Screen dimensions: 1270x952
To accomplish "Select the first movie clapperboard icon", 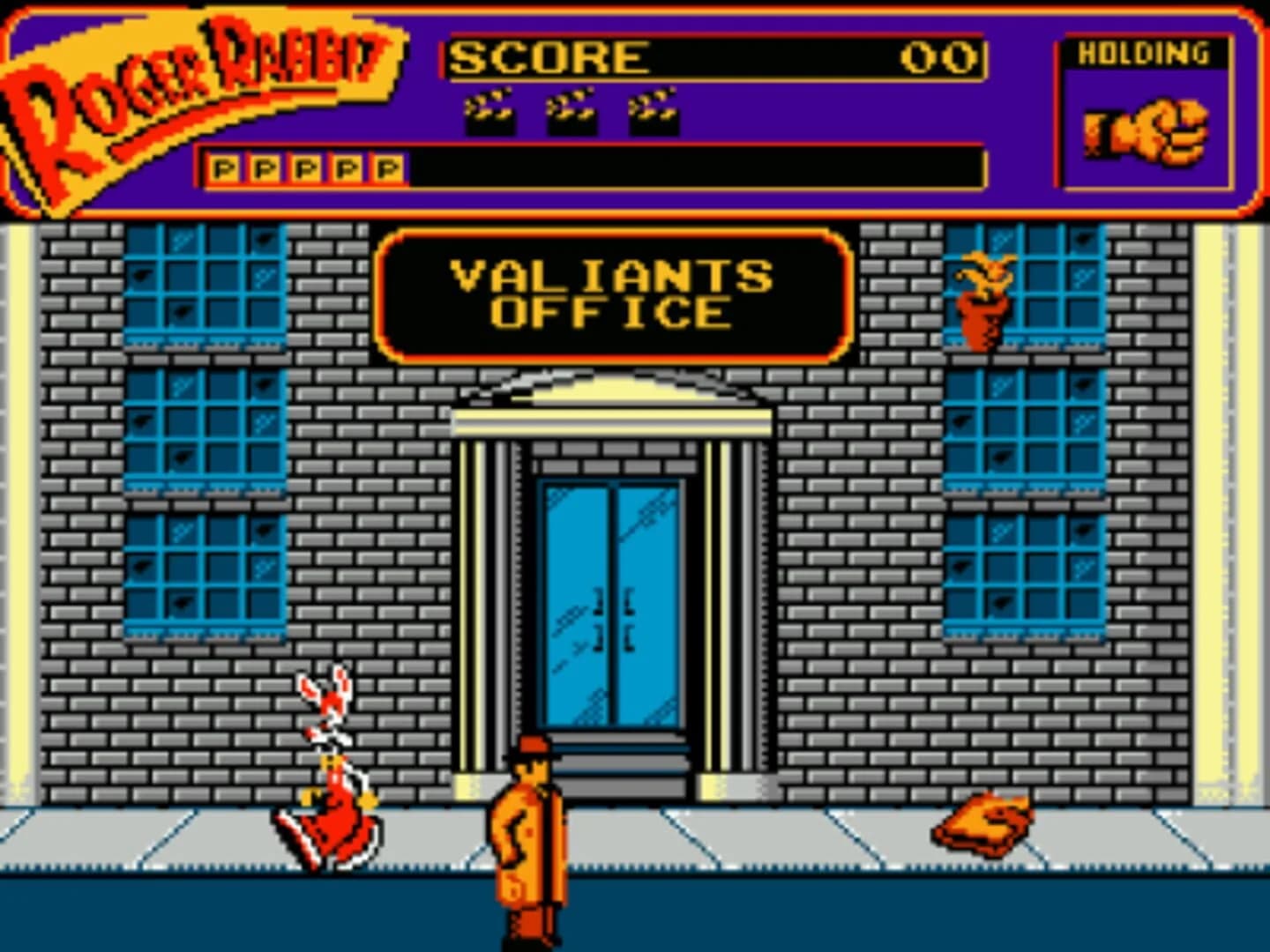I will click(492, 112).
